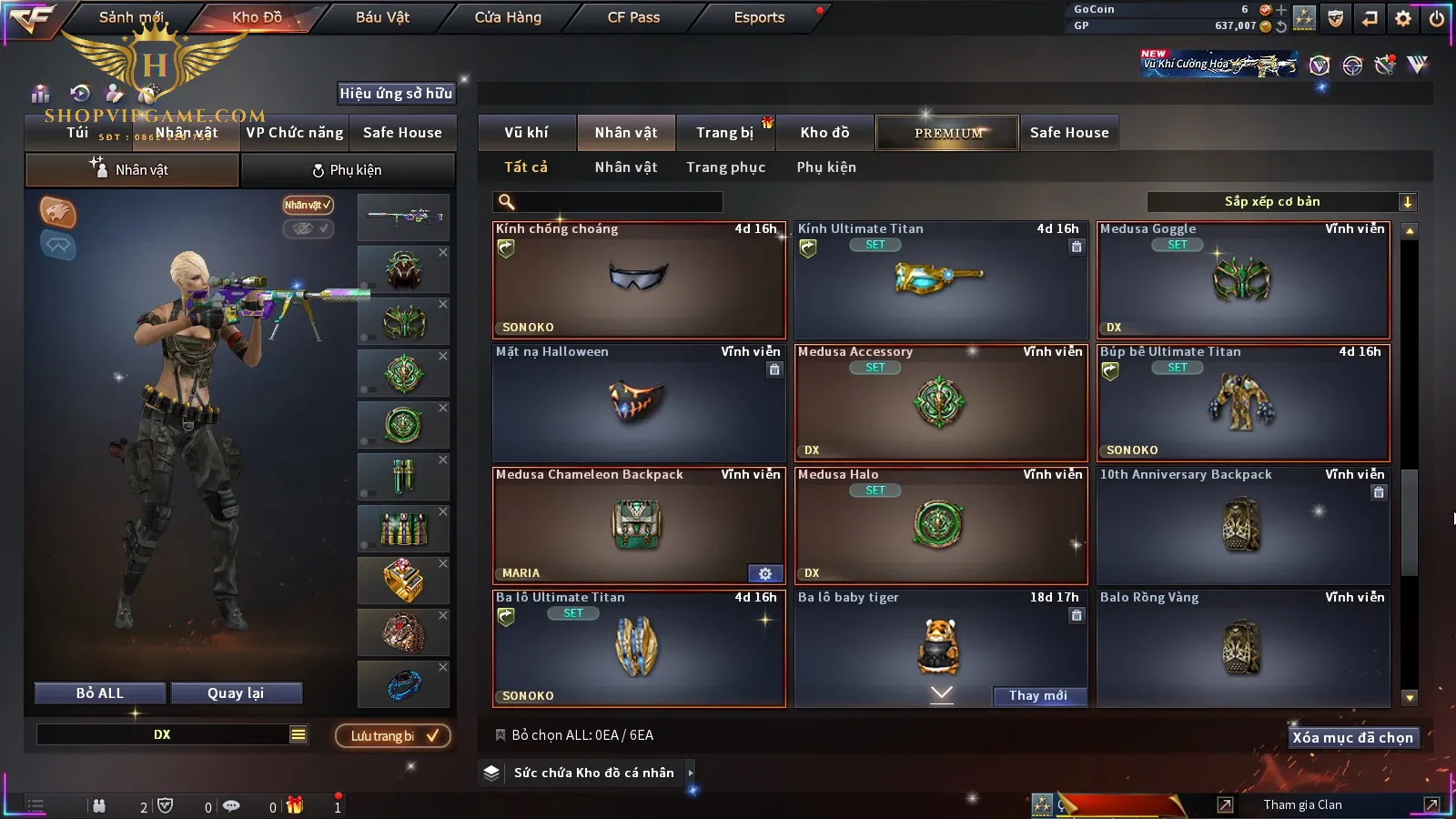1456x819 pixels.
Task: Open the CF Pass menu
Action: point(633,17)
